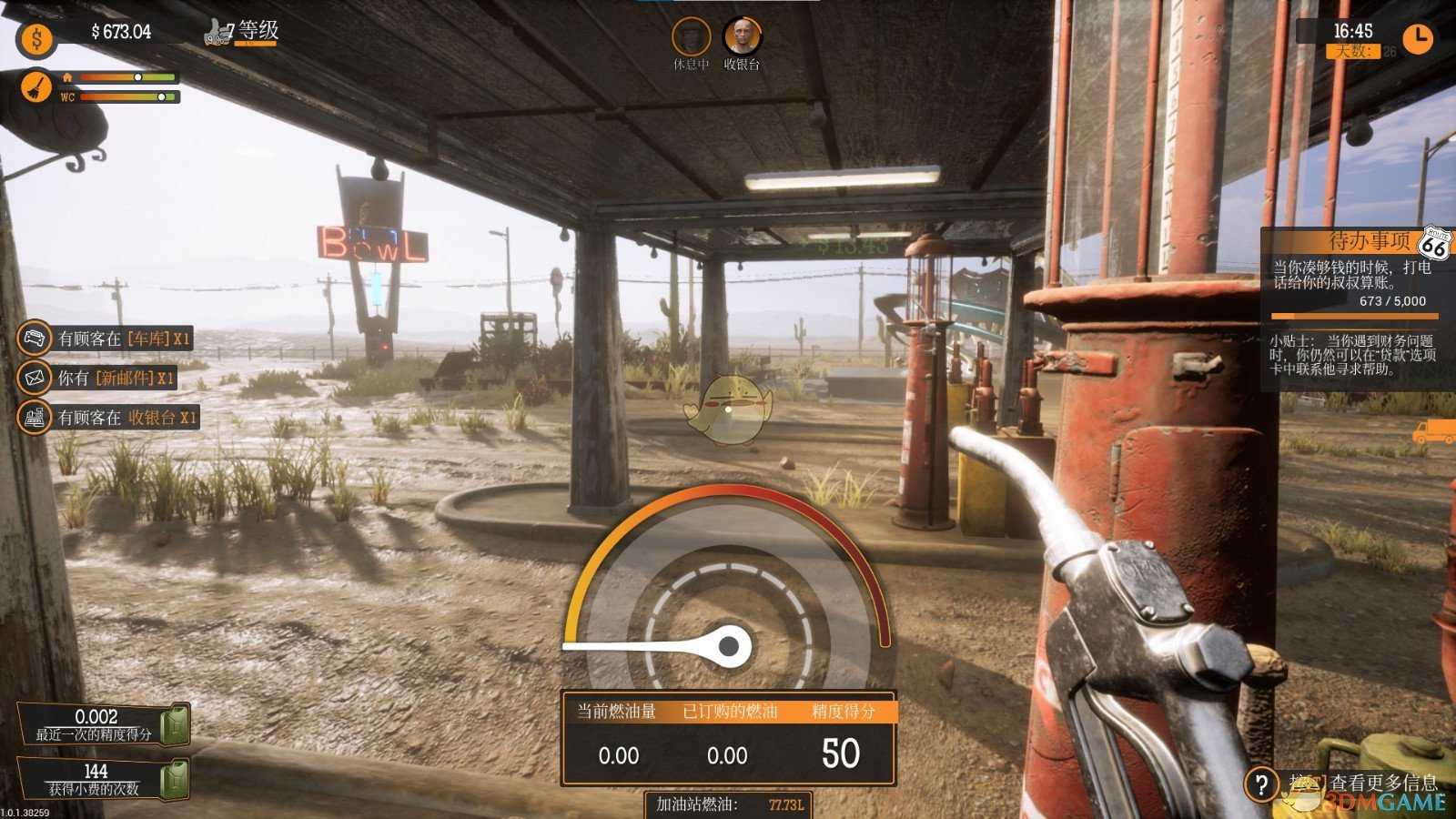This screenshot has height=819, width=1456.
Task: Click the question mark help icon
Action: coord(1261,784)
